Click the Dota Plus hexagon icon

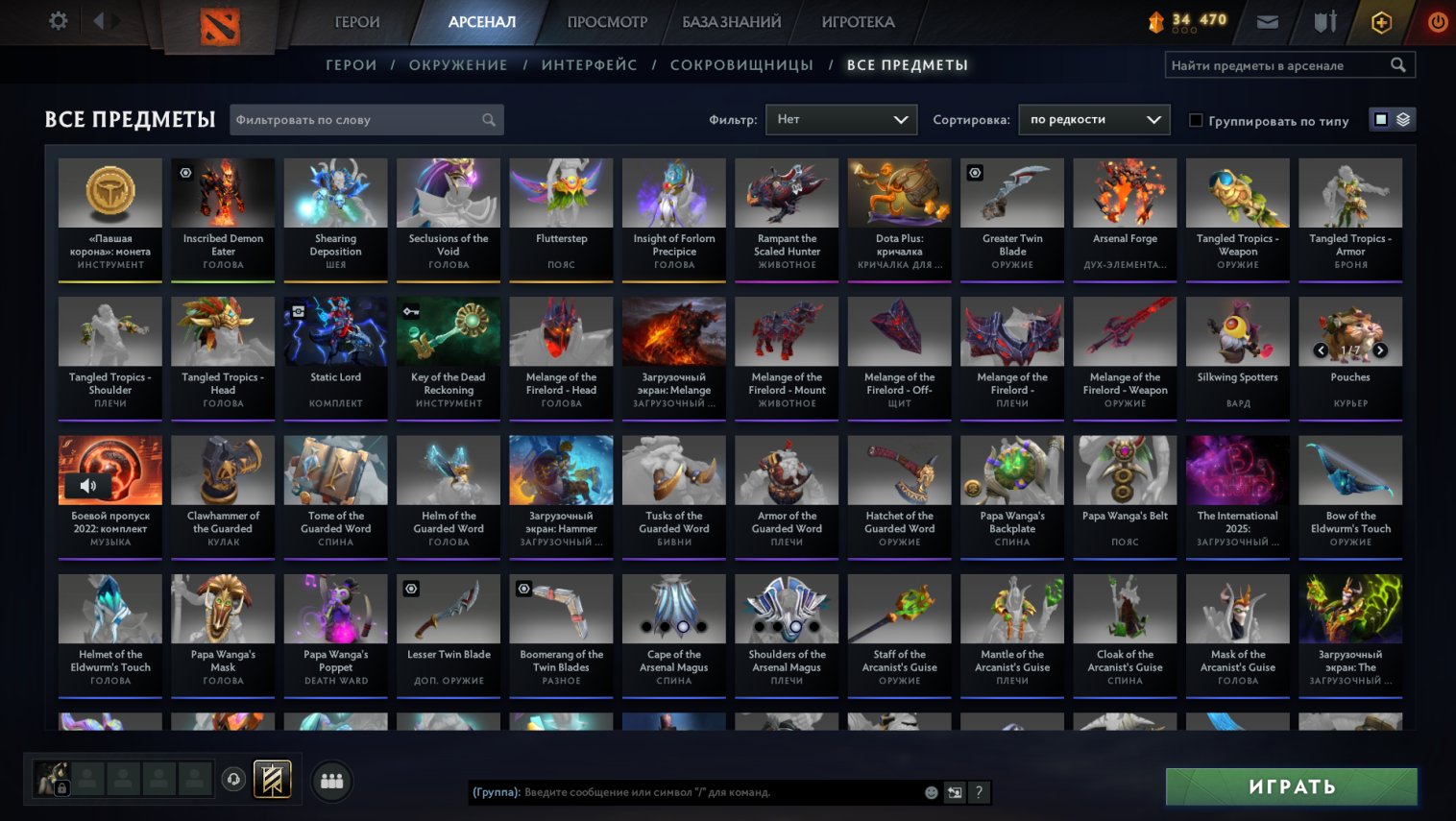(1381, 20)
